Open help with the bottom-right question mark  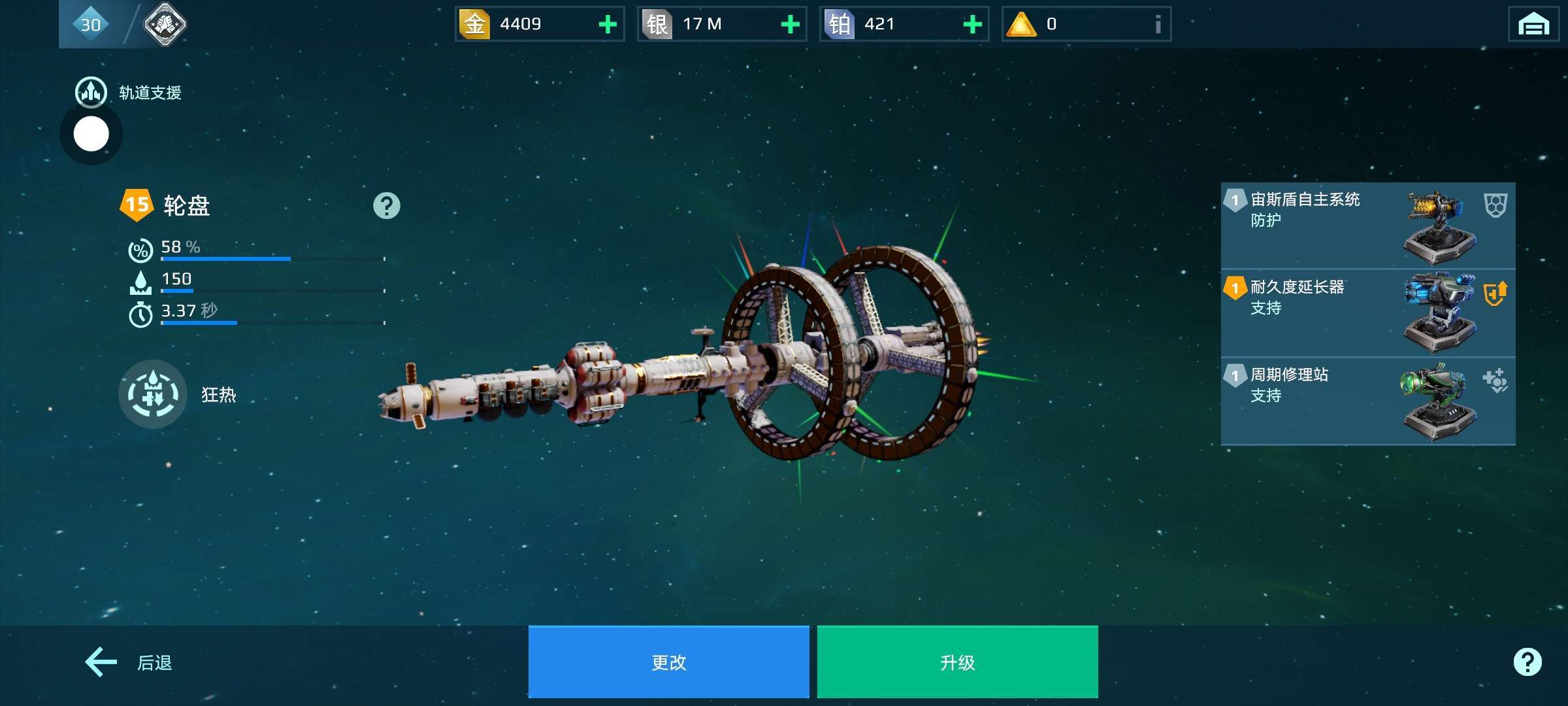coord(1527,662)
